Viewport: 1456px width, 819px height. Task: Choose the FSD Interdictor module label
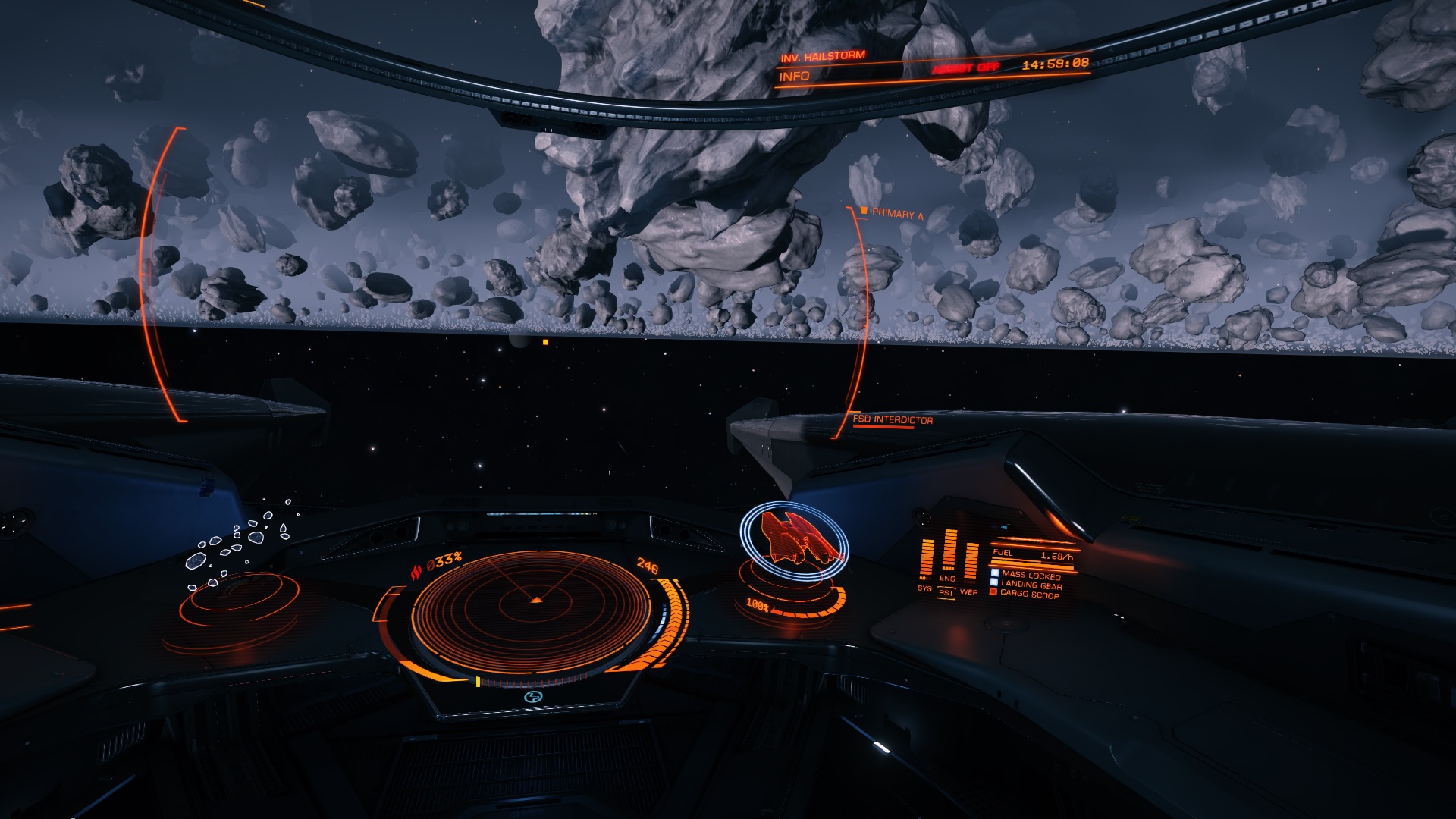893,419
